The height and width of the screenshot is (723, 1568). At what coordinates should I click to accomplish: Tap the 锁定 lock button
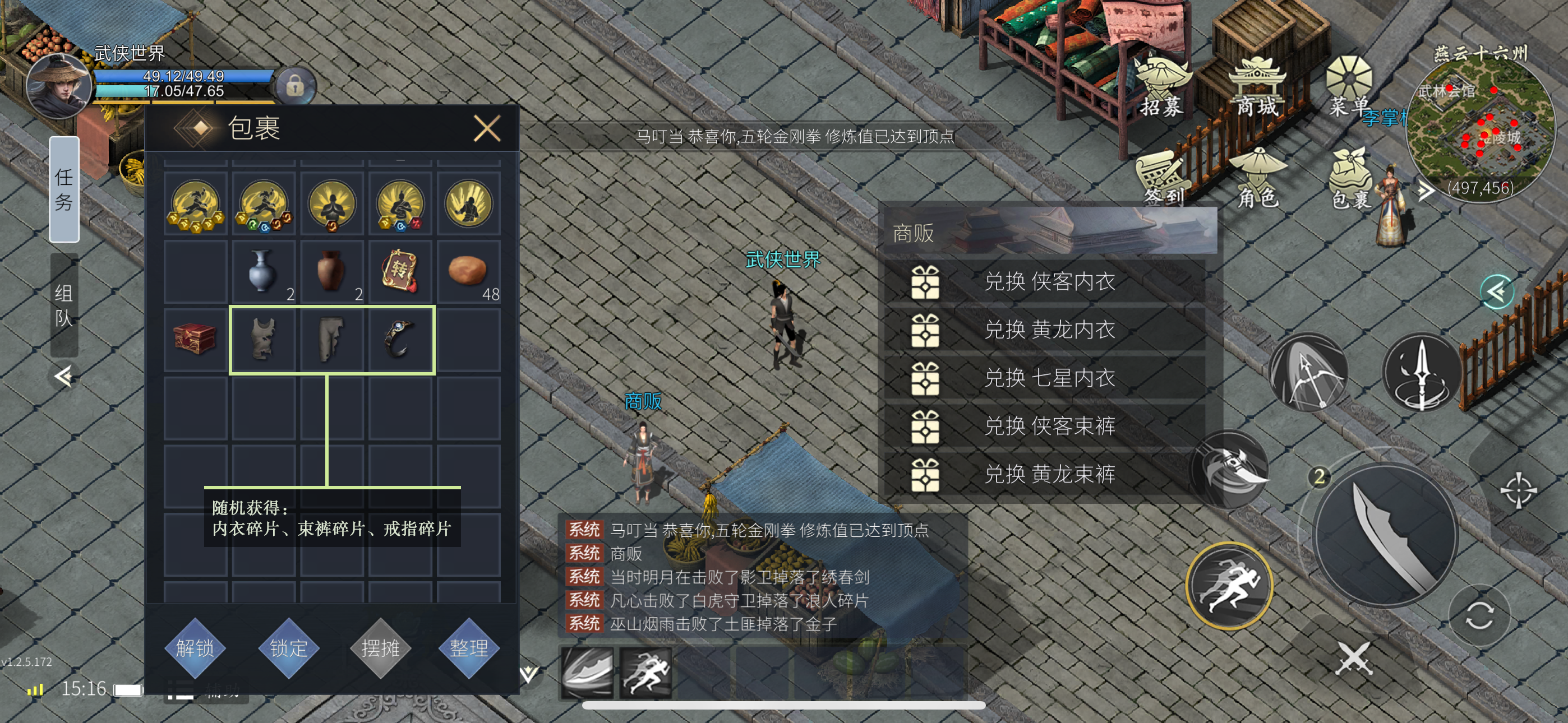(x=288, y=647)
